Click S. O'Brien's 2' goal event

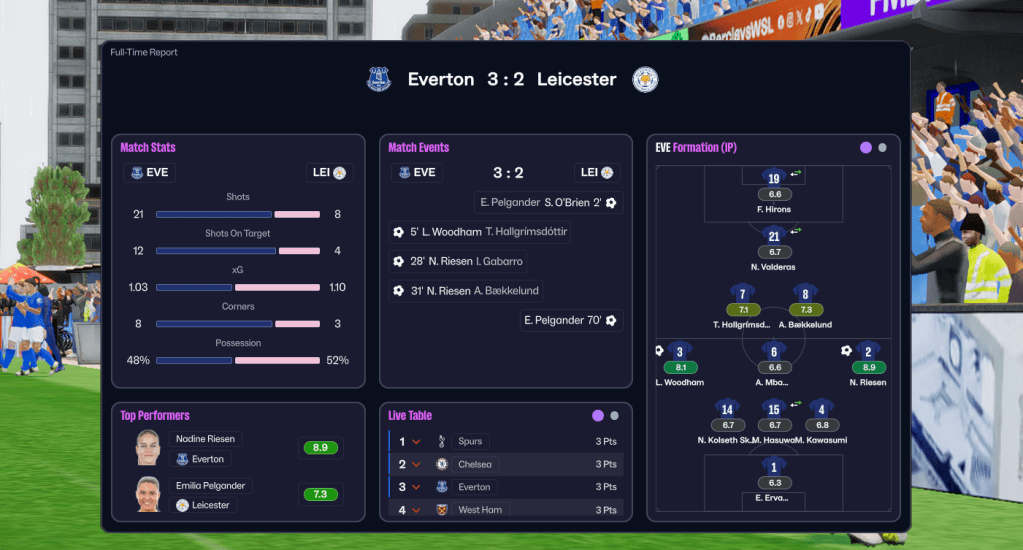pos(548,203)
